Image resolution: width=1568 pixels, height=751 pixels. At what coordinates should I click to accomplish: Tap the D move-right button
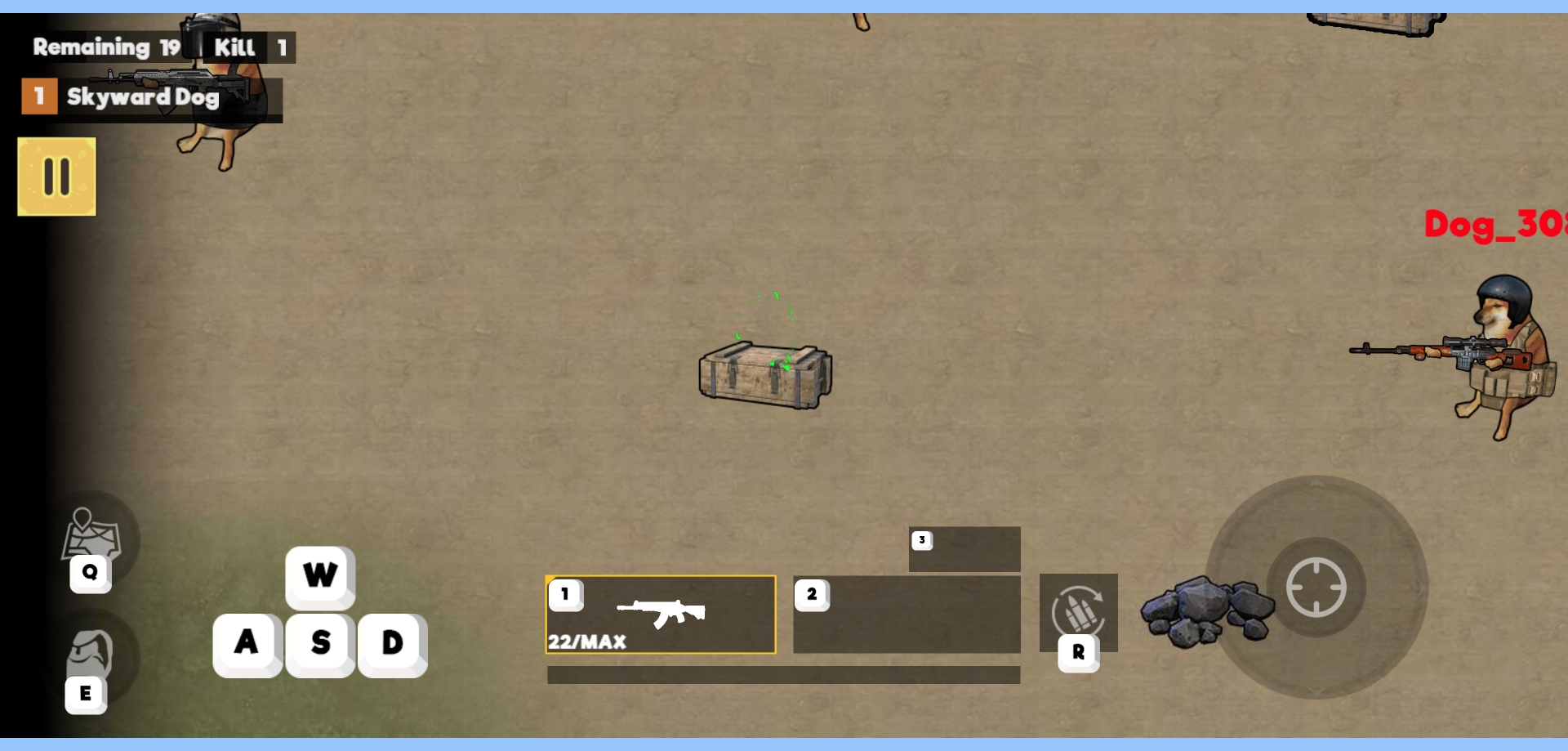pyautogui.click(x=393, y=643)
